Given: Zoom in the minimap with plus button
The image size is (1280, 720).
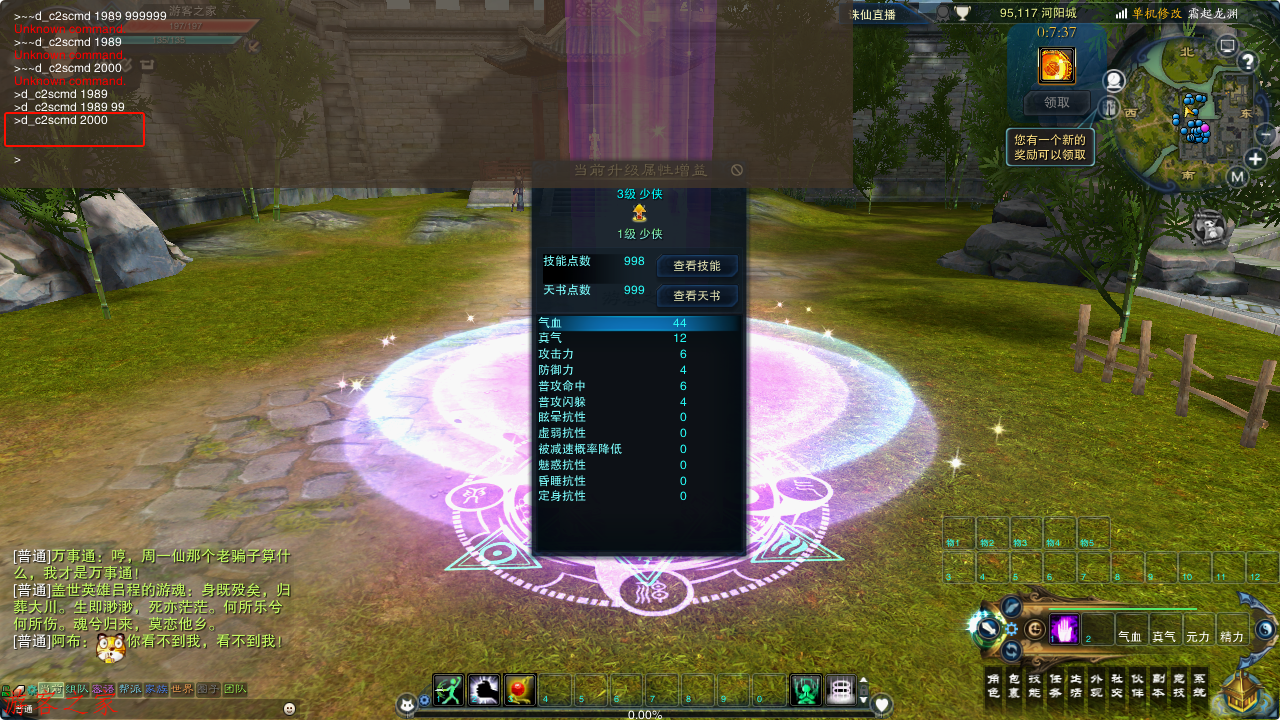Looking at the screenshot, I should click(x=1255, y=159).
